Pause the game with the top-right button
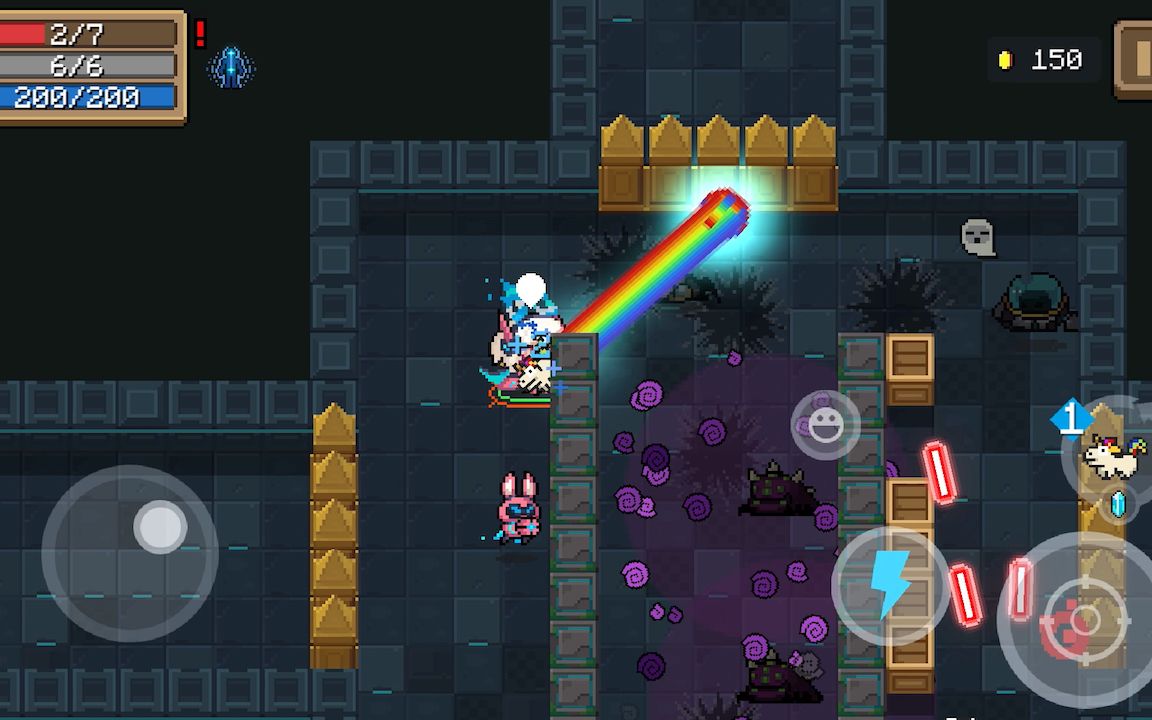1152x720 pixels. coord(1135,60)
